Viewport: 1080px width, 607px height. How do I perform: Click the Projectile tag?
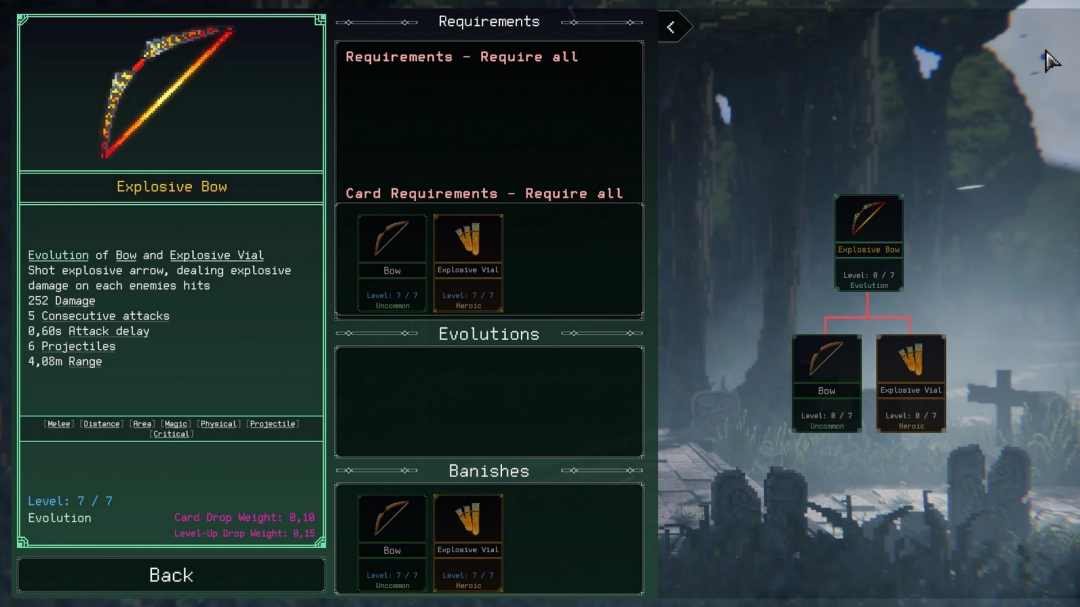(272, 424)
